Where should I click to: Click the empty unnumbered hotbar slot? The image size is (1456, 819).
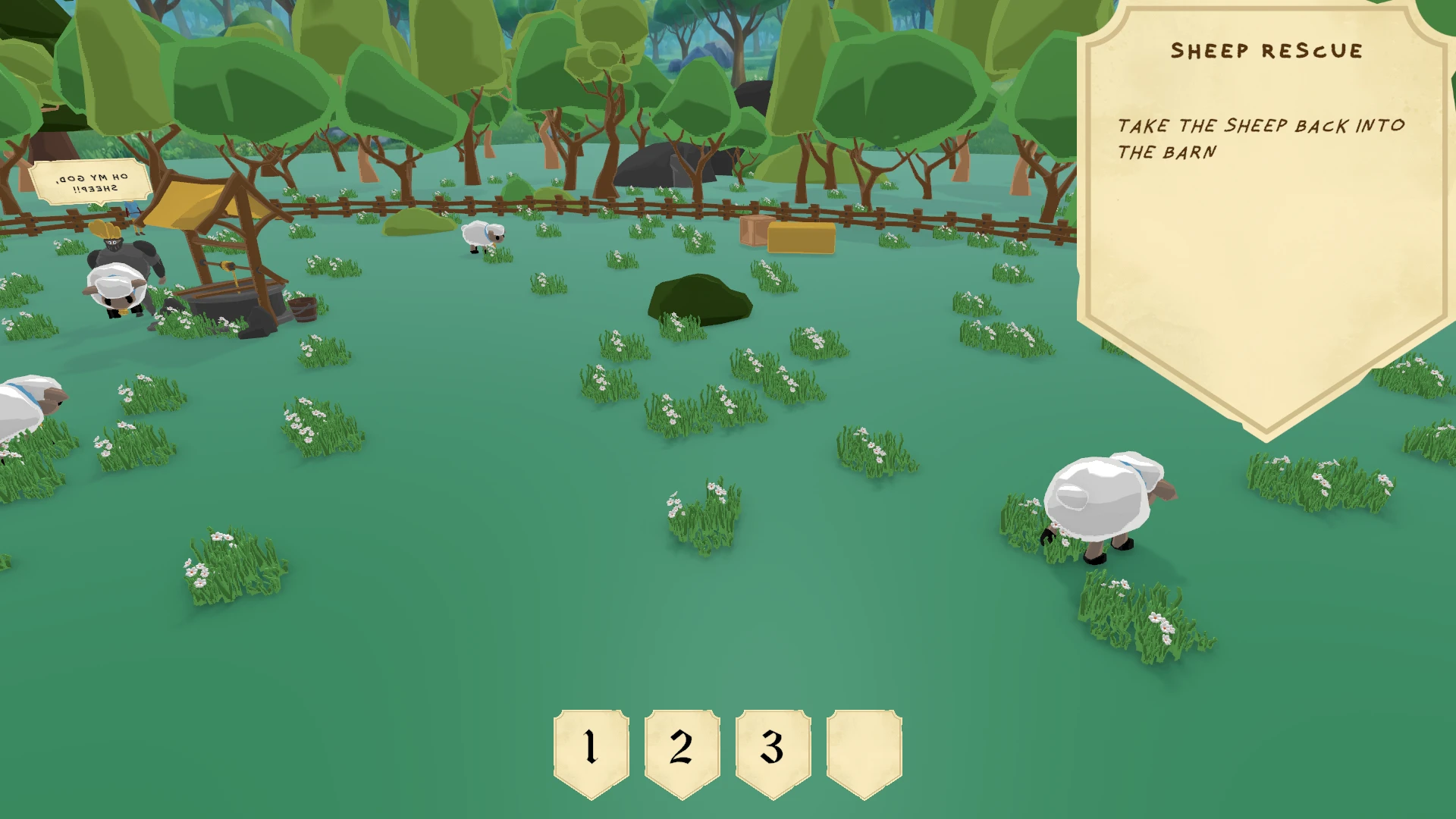(864, 751)
